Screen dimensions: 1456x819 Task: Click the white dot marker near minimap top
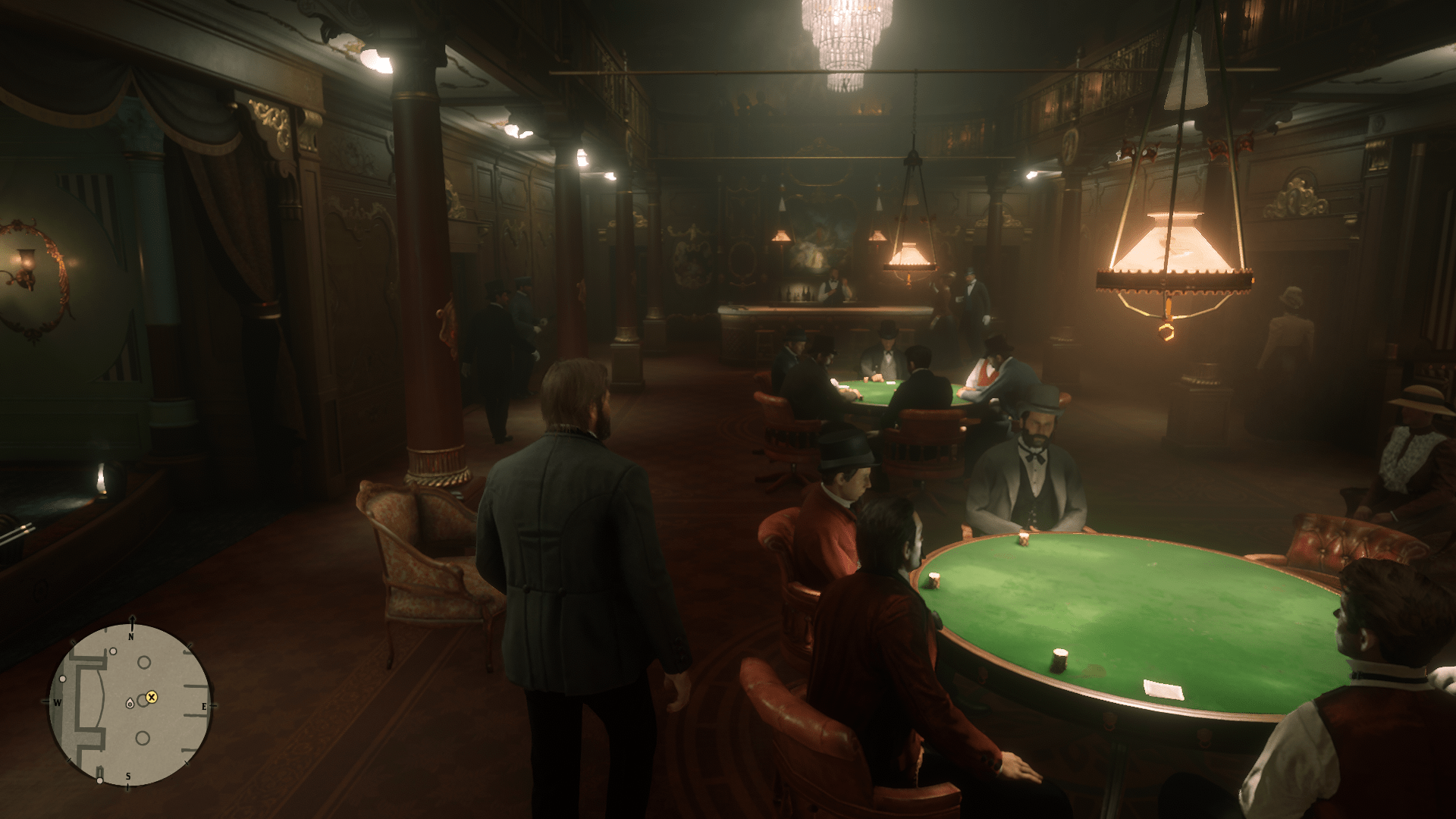point(113,651)
